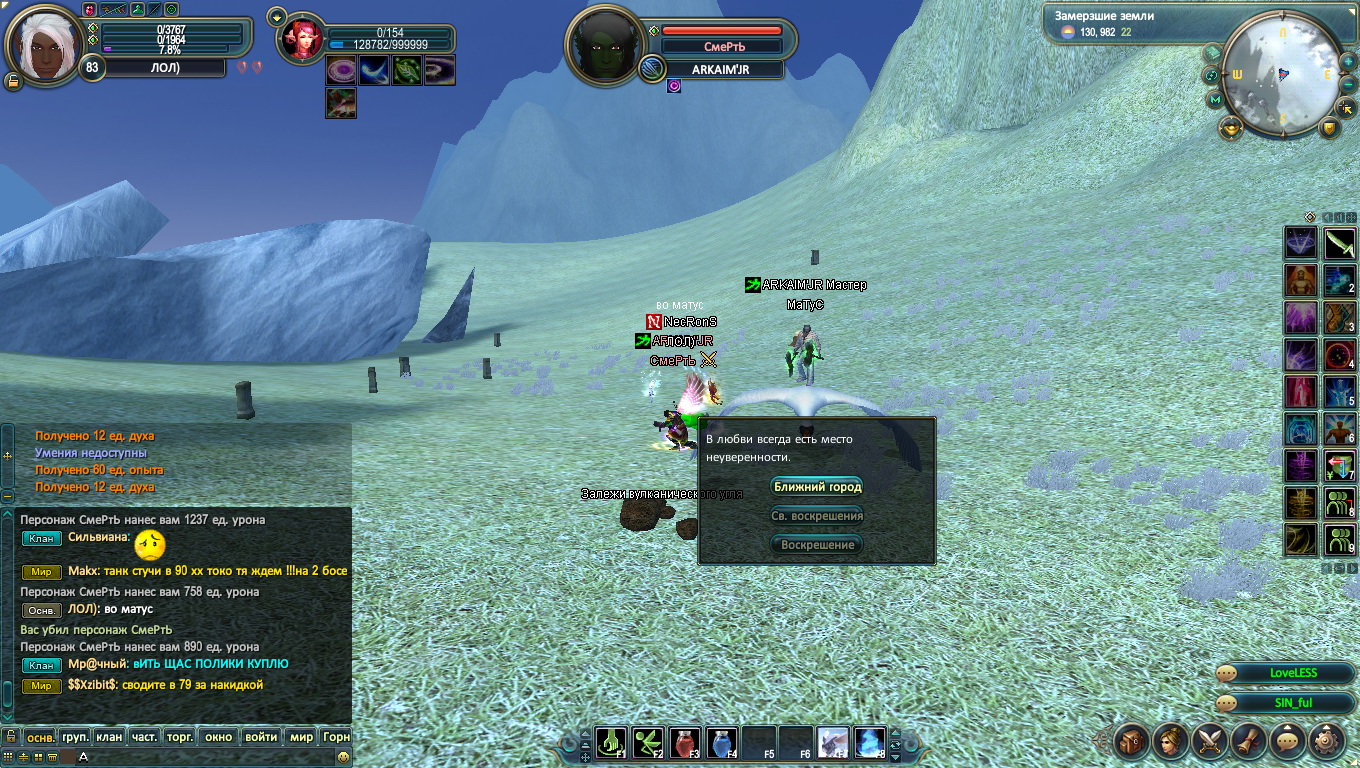Open the LoveLESS private chat bubble
This screenshot has height=768, width=1360.
coord(1285,673)
